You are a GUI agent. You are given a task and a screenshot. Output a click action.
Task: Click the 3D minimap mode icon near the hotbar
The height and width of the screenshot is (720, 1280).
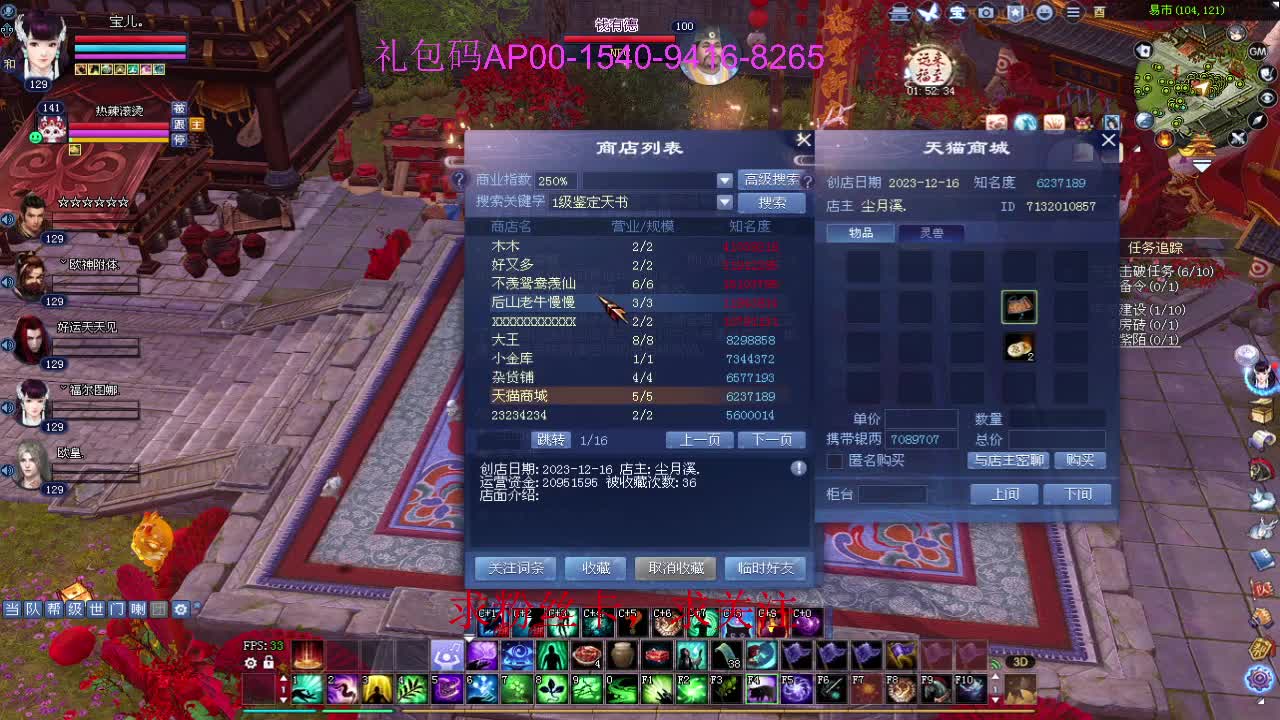pos(1020,661)
